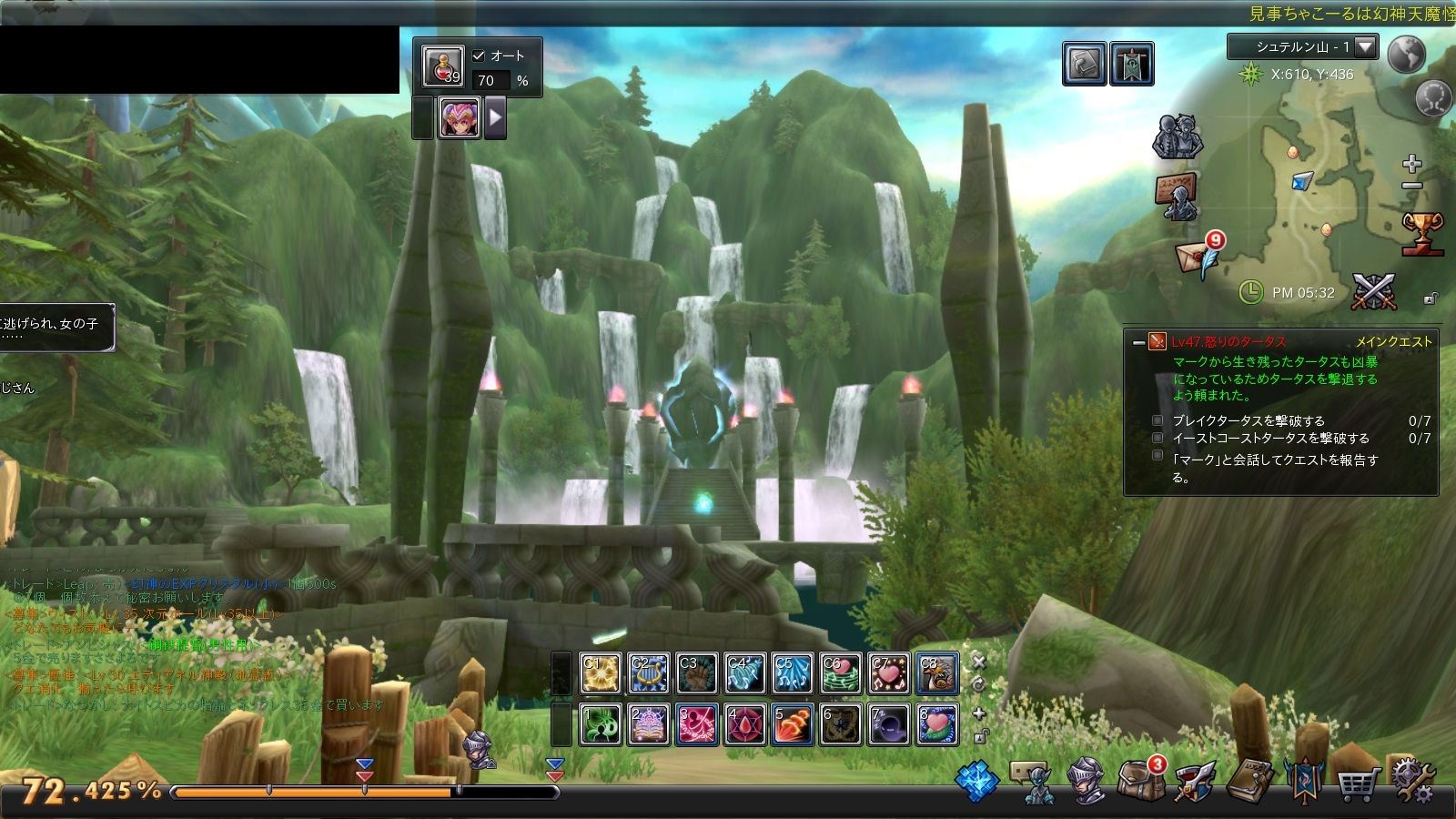Open the backpack inventory with badge 3
The width and height of the screenshot is (1456, 819).
click(x=1140, y=780)
